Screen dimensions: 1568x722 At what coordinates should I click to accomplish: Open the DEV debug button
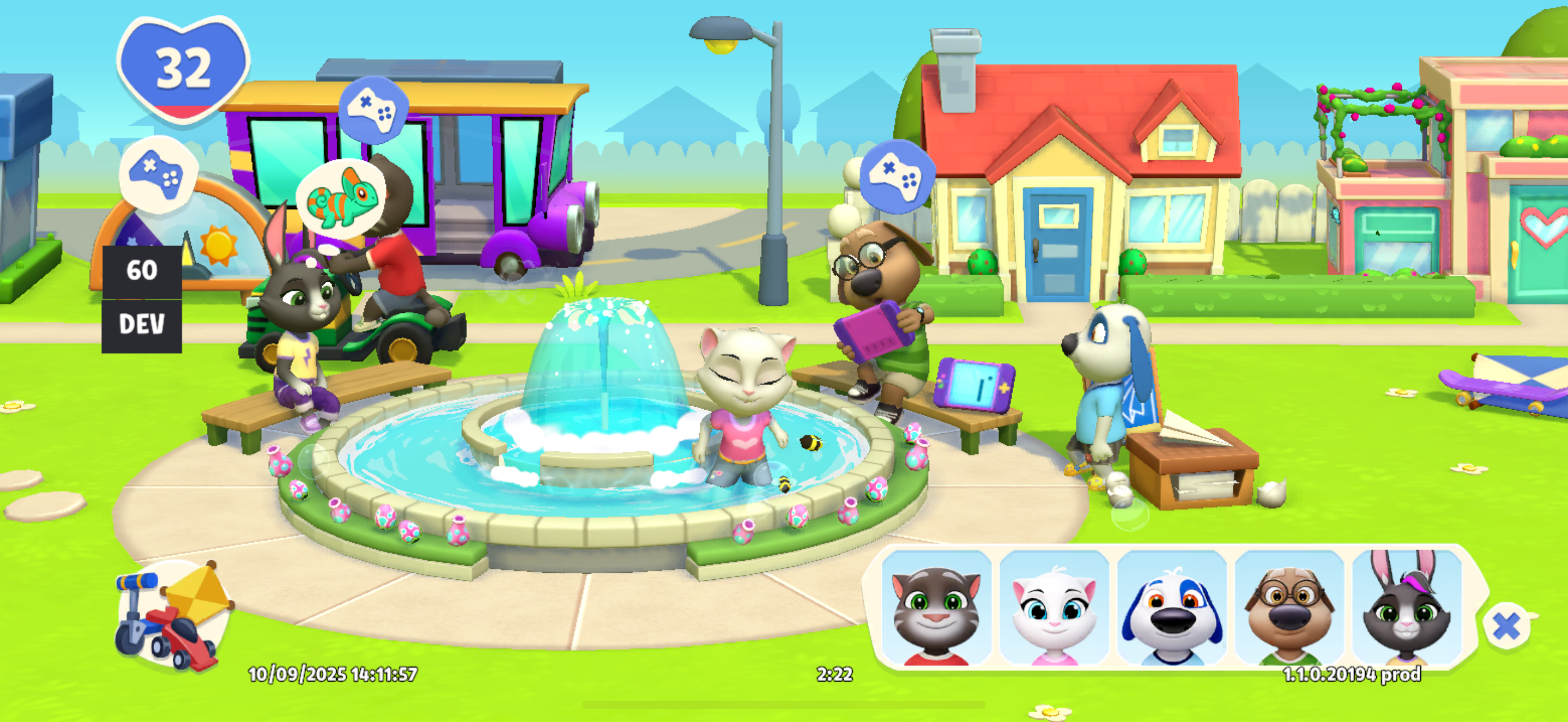142,325
